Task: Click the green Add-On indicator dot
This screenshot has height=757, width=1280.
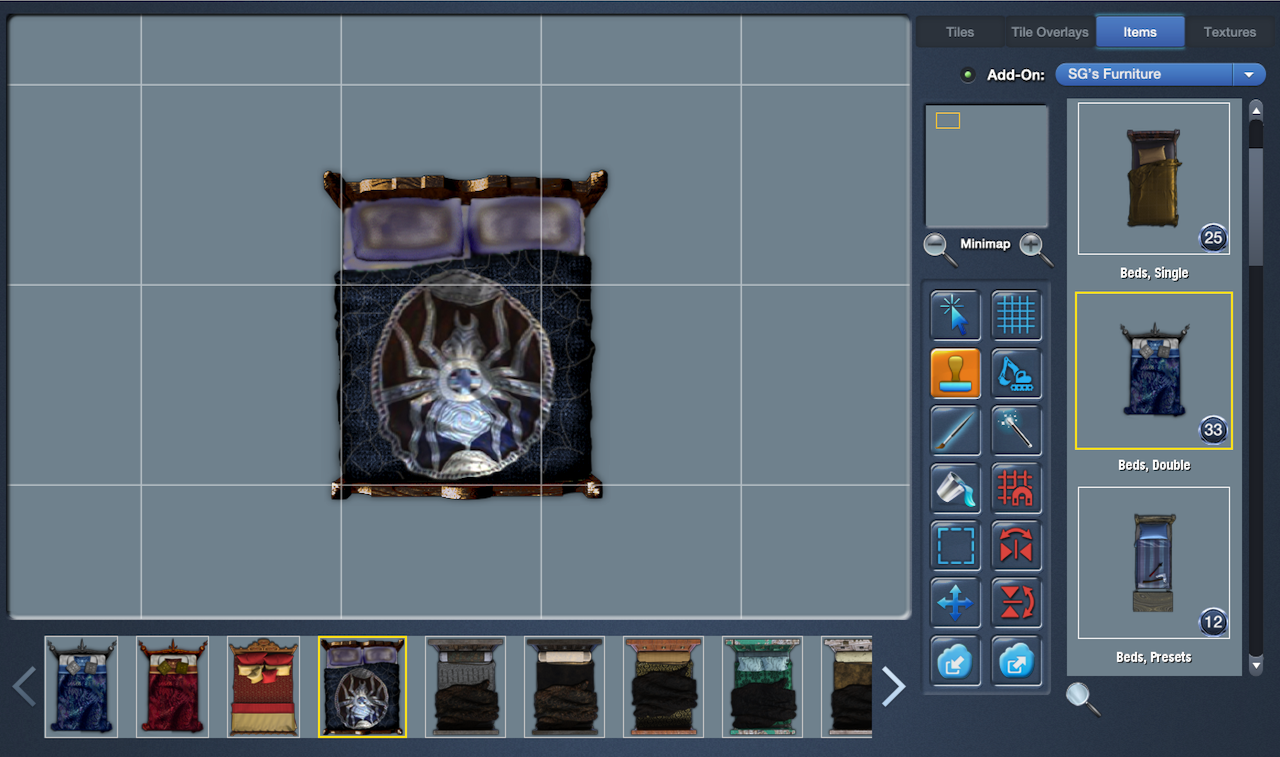Action: coord(967,74)
